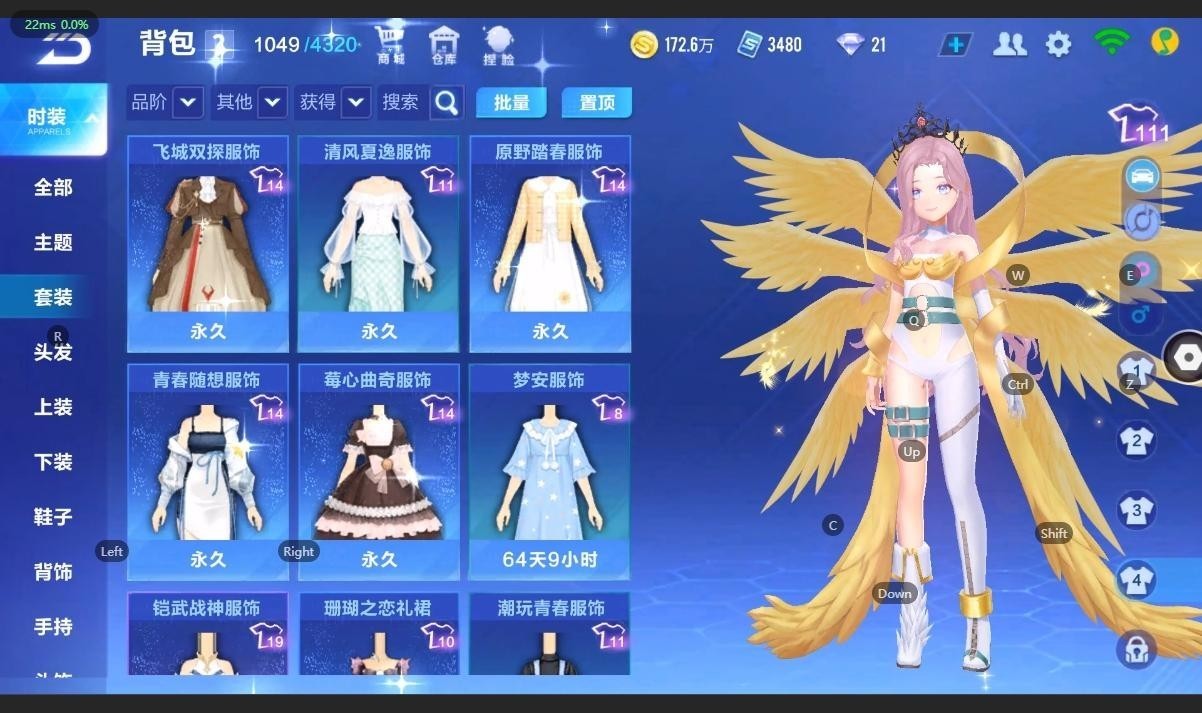The height and width of the screenshot is (713, 1202).
Task: Select the 莓心曲奇服饰 dress
Action: tap(379, 472)
